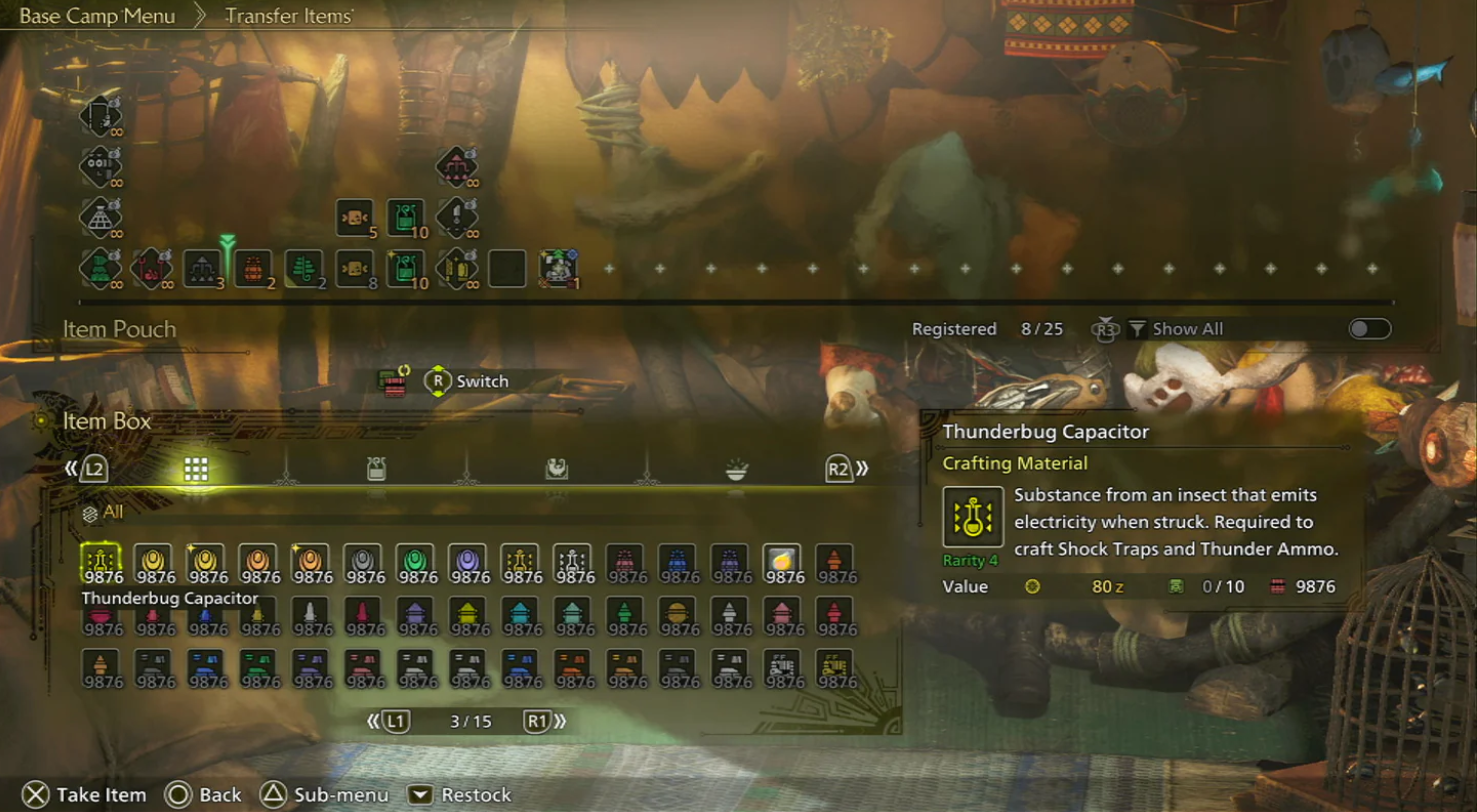Select the empty dark pouch slot
This screenshot has height=812, width=1477.
[507, 268]
